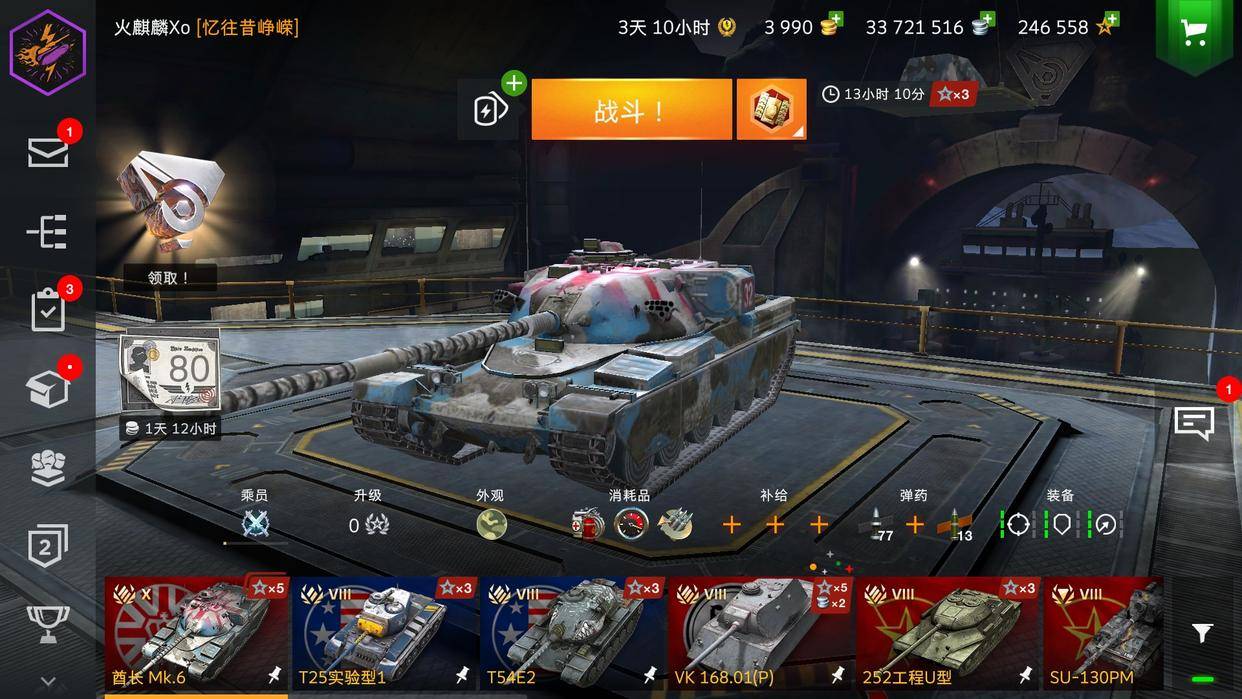Open the 外观 camouflage section

(491, 523)
